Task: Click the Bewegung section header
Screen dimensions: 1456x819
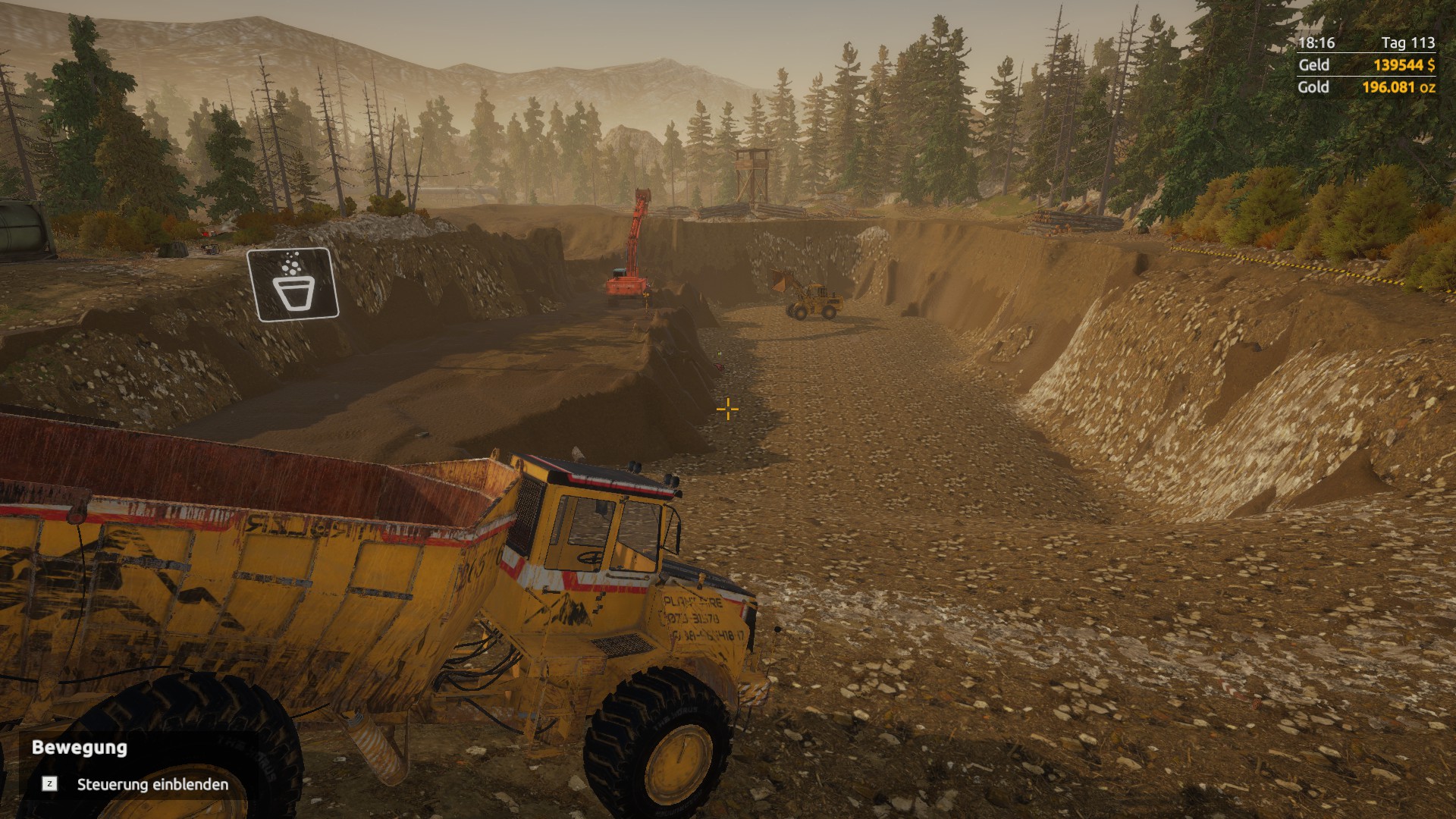Action: (77, 749)
